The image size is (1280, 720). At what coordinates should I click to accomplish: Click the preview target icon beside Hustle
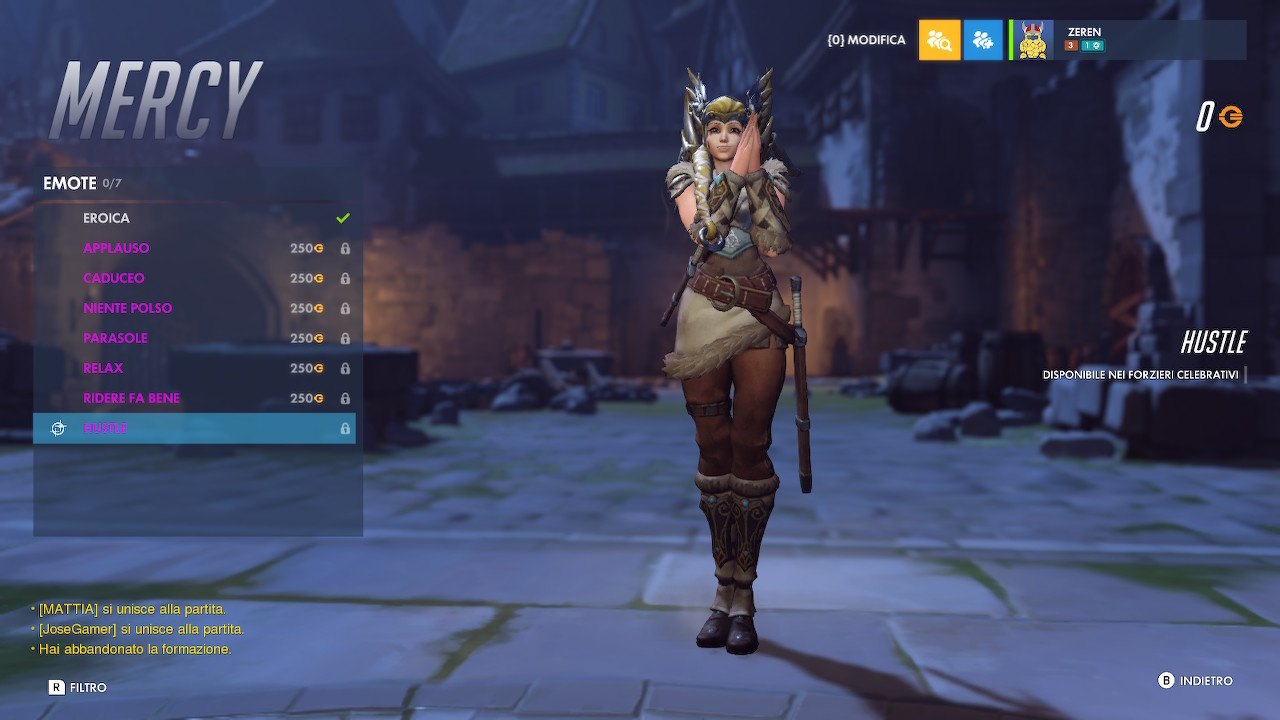pos(57,428)
